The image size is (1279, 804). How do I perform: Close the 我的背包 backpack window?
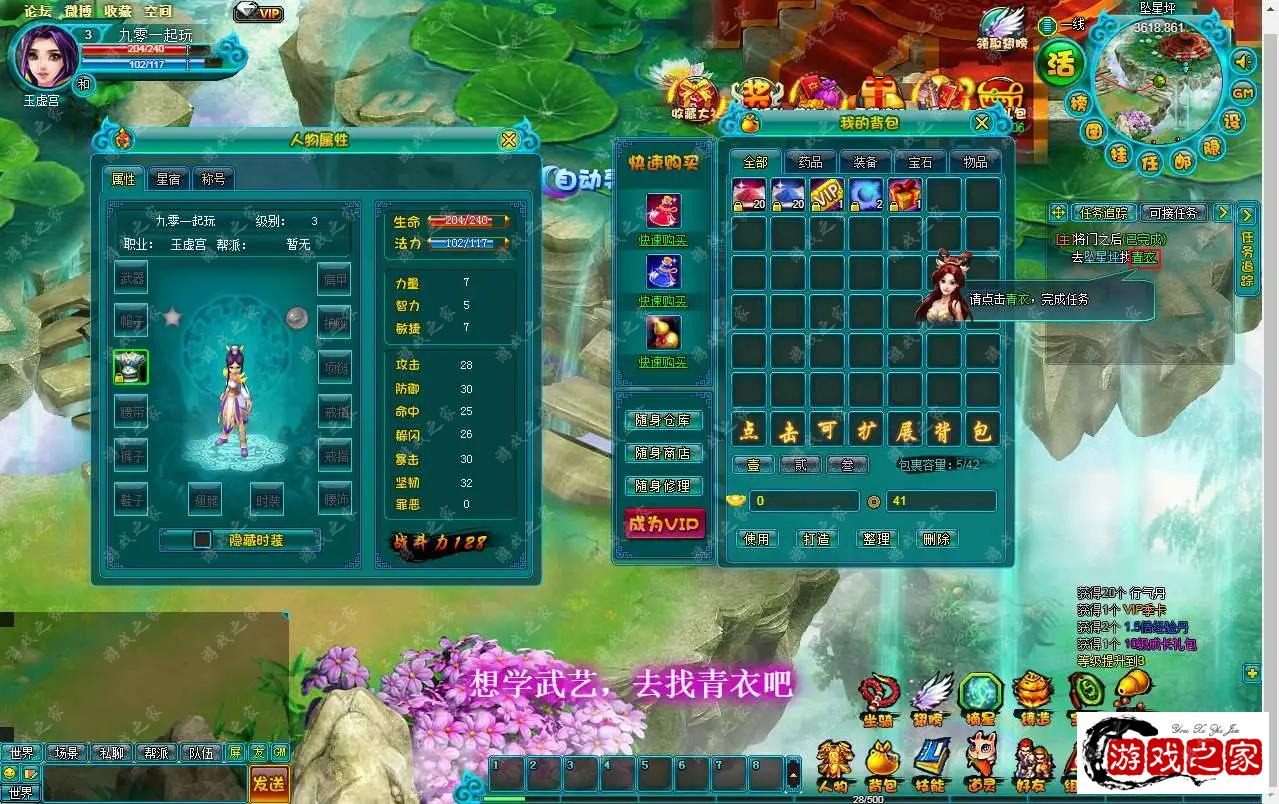coord(982,123)
